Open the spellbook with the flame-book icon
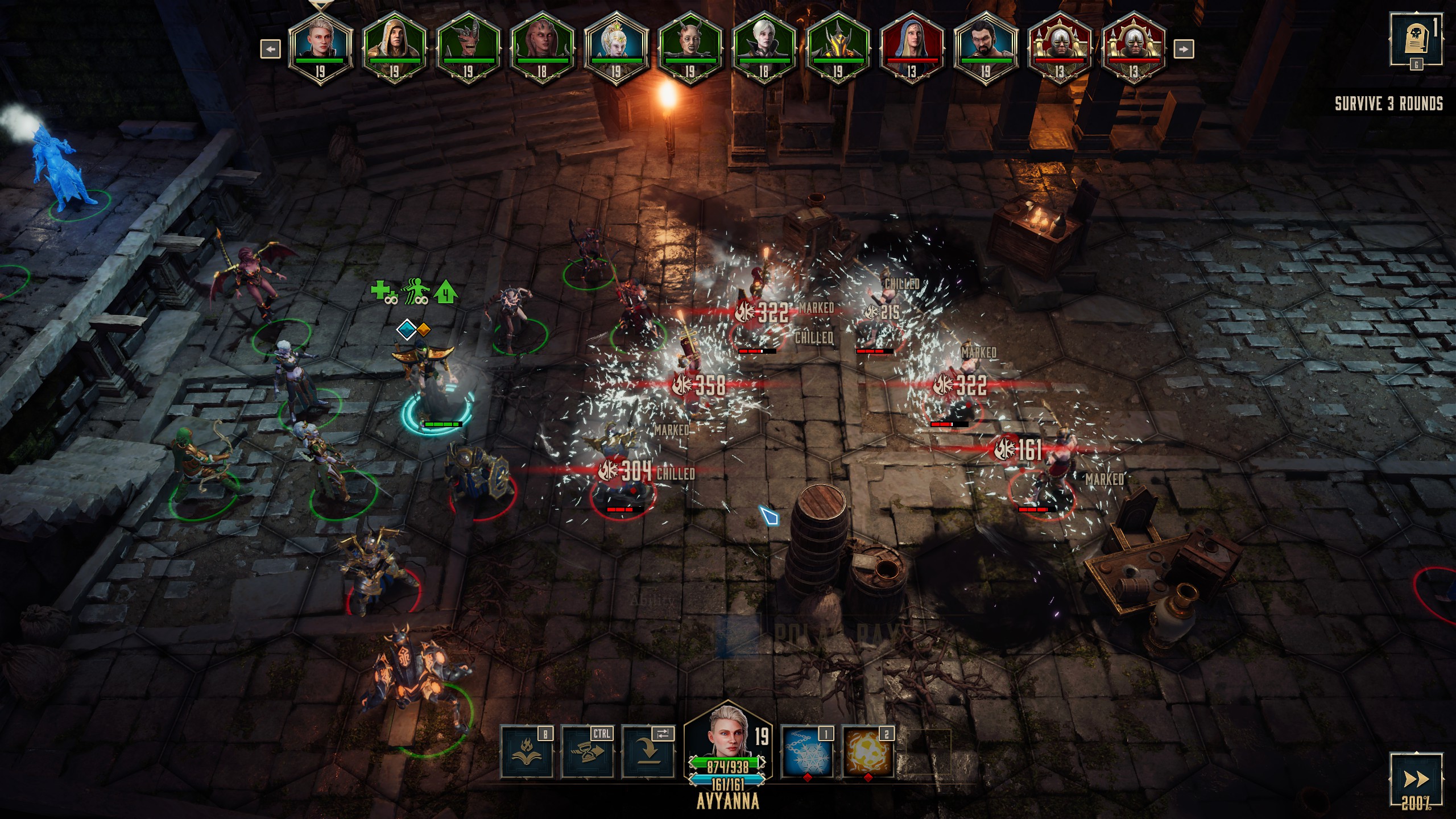The width and height of the screenshot is (1456, 819). tap(526, 752)
